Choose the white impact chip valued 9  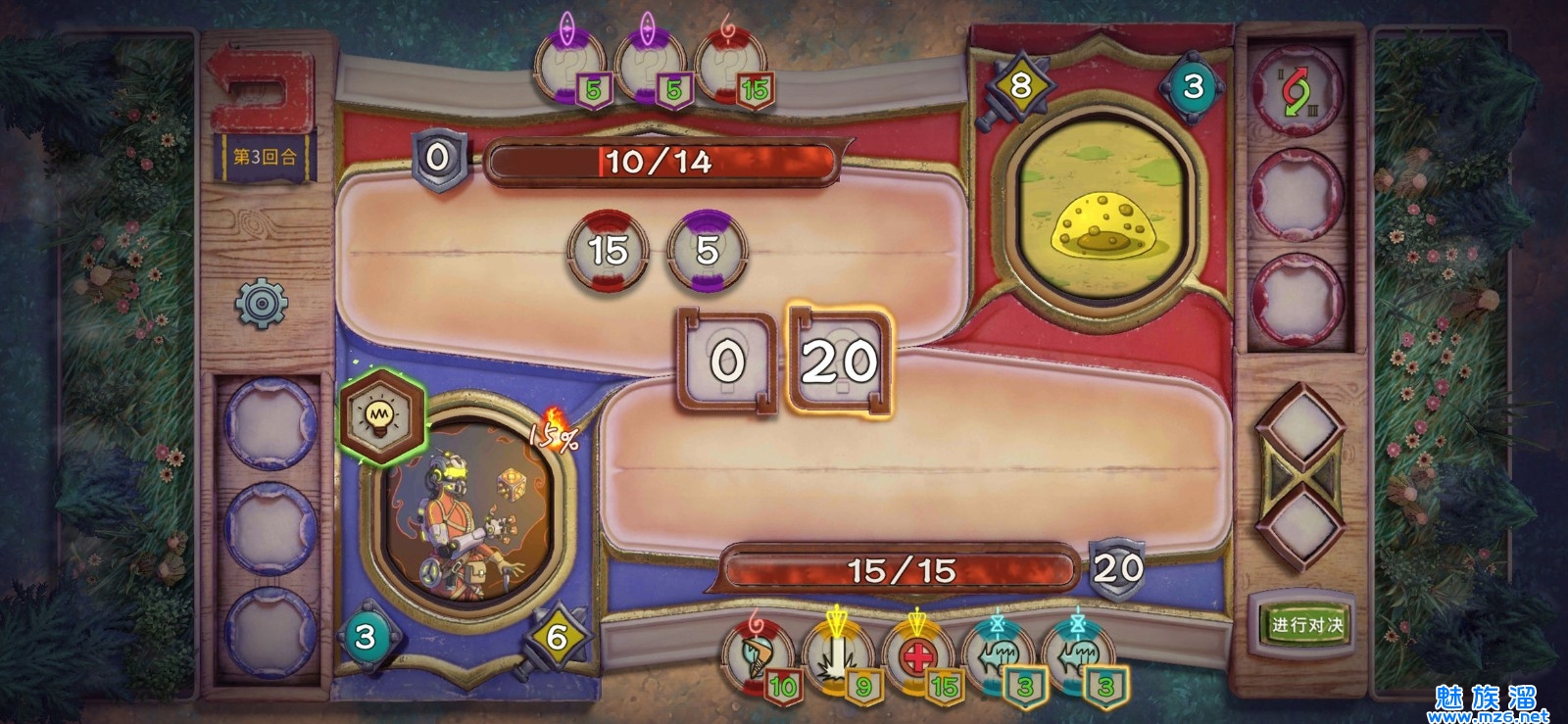point(838,654)
